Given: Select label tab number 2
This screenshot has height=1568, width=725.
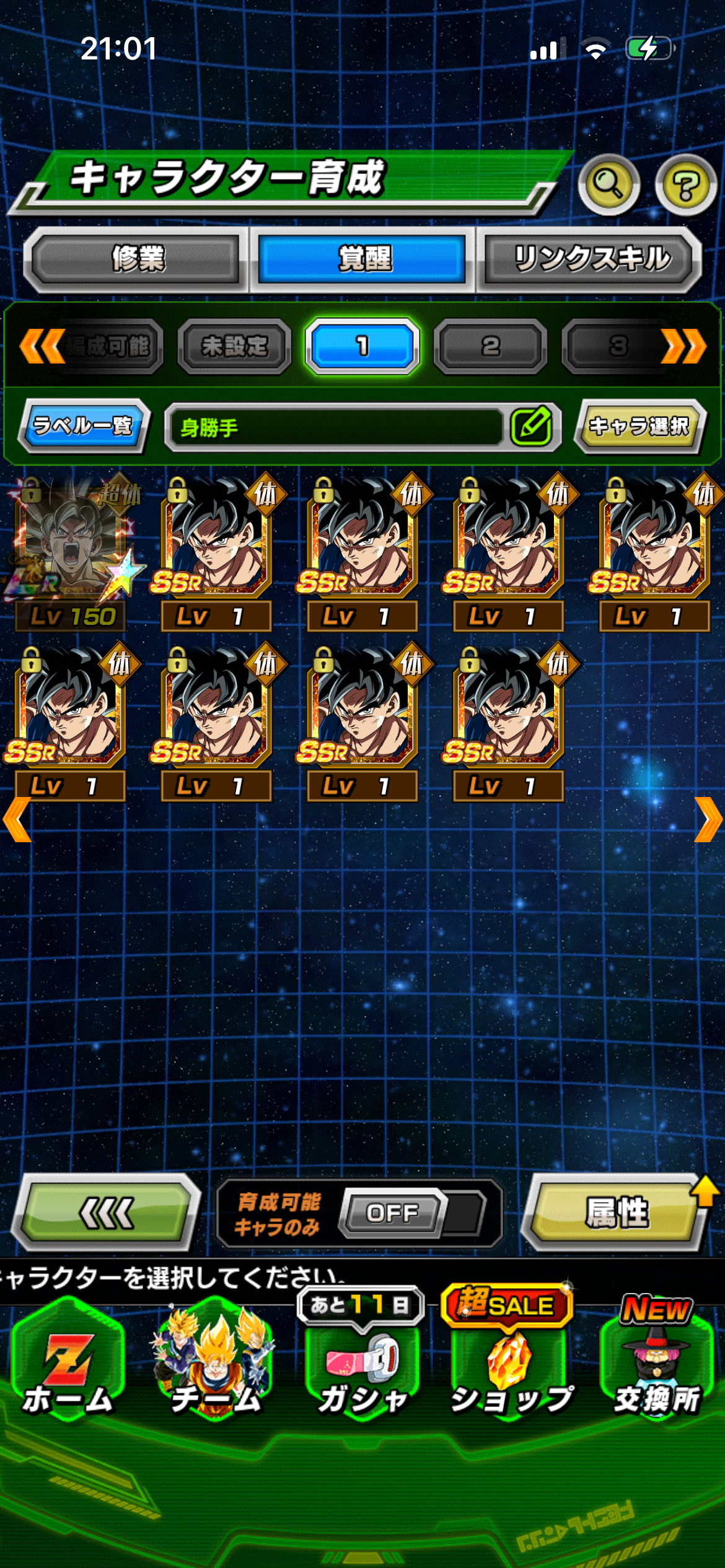Looking at the screenshot, I should (490, 346).
